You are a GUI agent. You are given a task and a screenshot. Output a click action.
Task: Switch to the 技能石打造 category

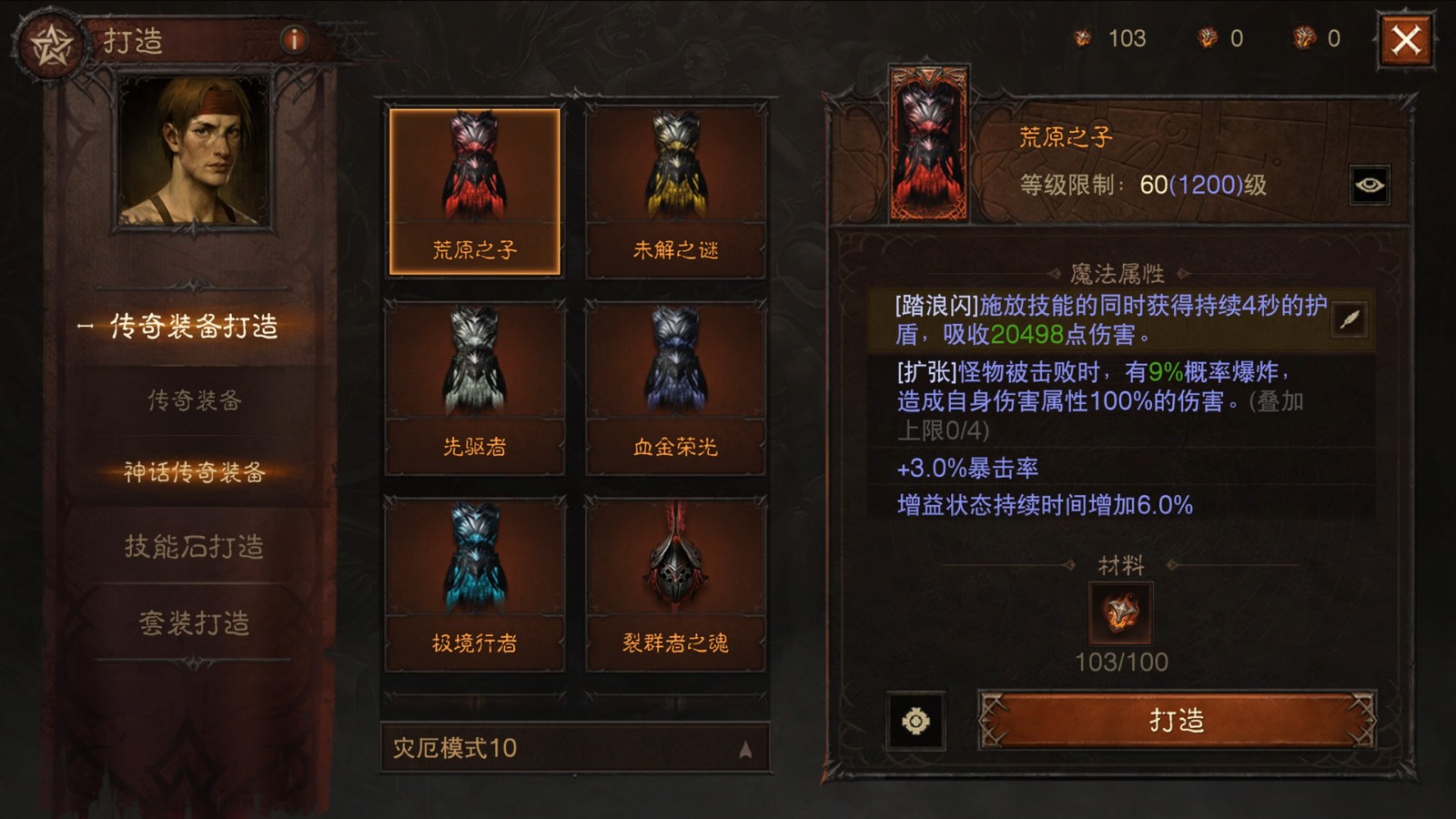tap(194, 547)
